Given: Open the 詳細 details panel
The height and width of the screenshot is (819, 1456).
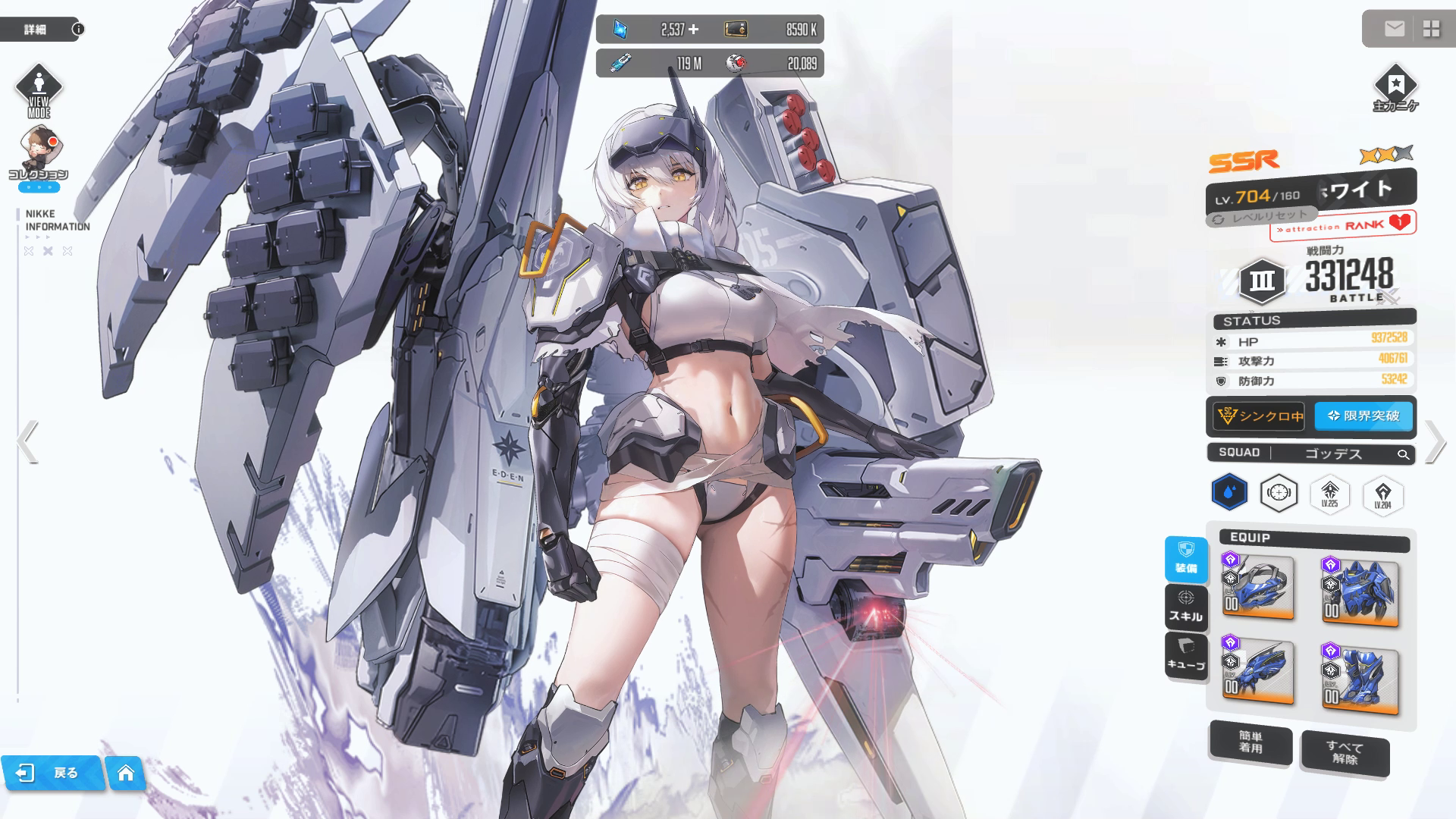Looking at the screenshot, I should pos(39,30).
